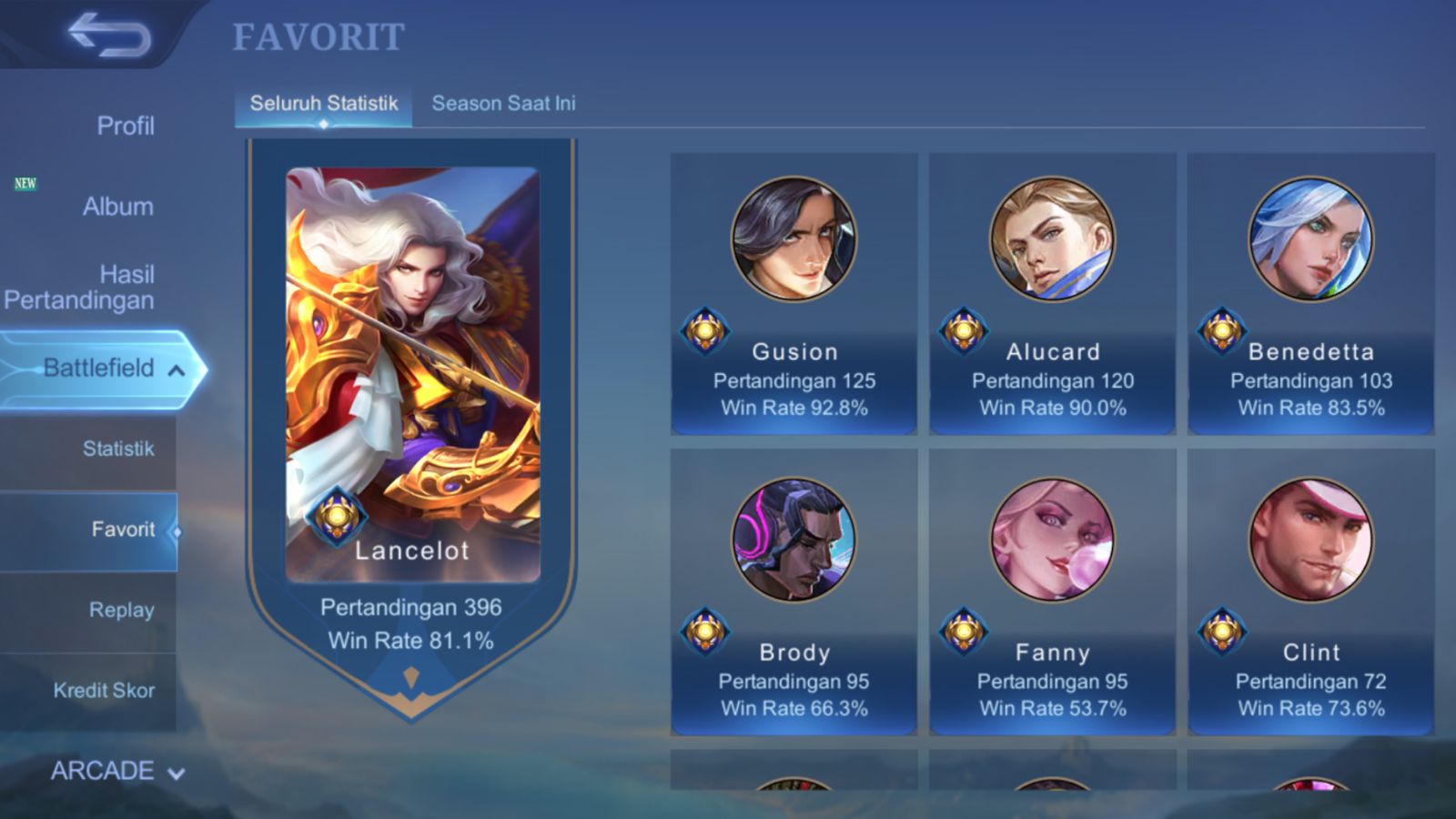The width and height of the screenshot is (1456, 819).
Task: Expand the ARCADE menu section
Action: tap(116, 771)
